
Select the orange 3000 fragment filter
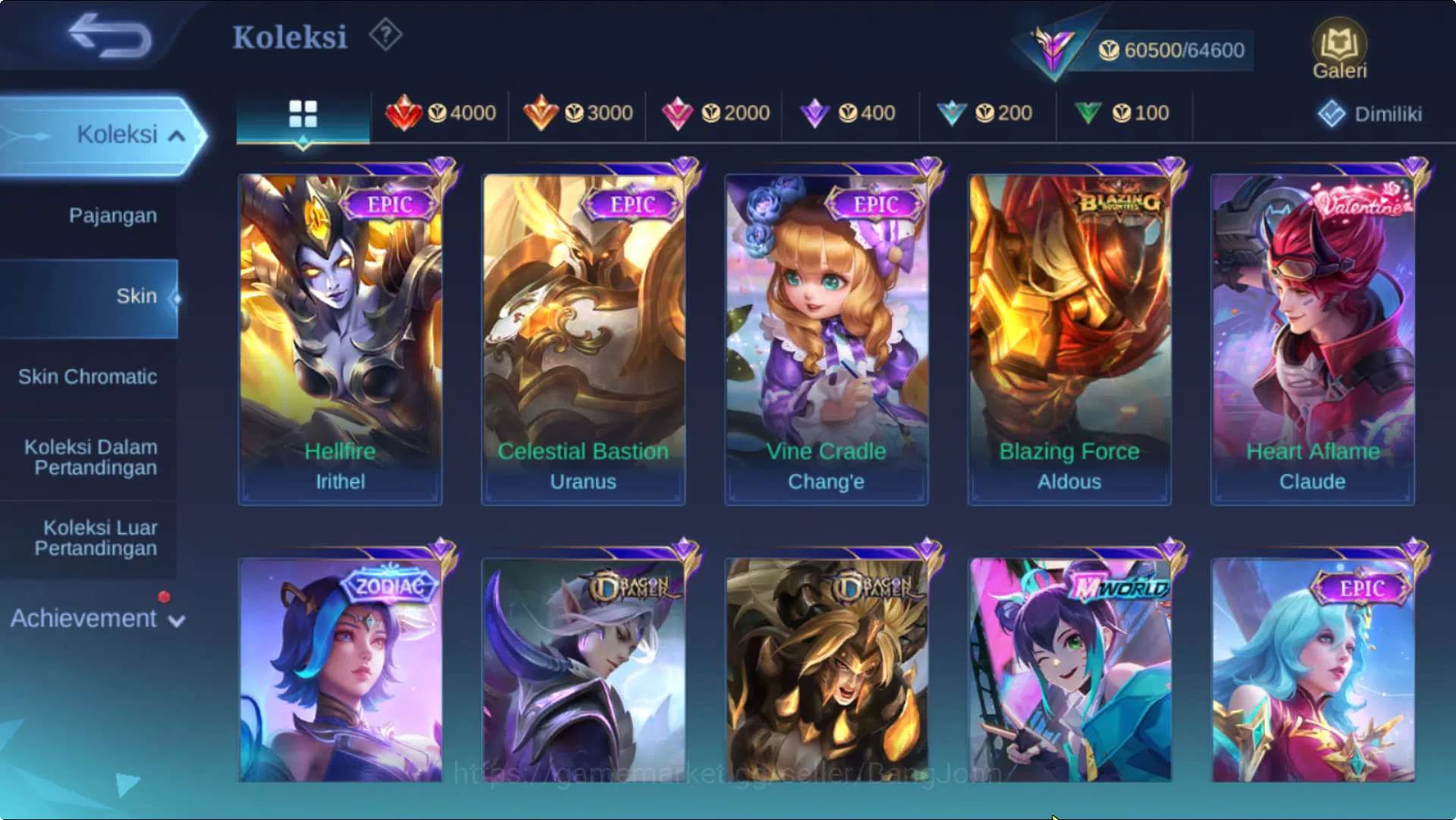[x=580, y=112]
